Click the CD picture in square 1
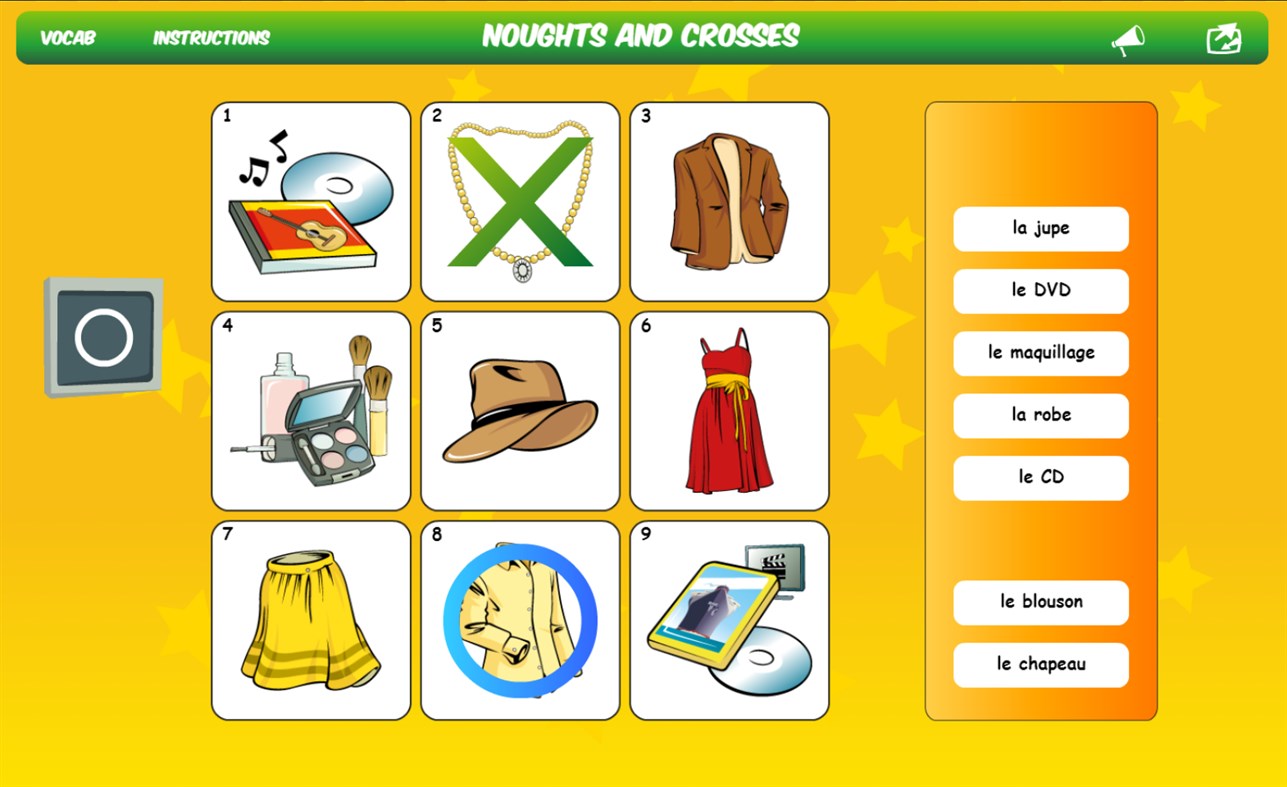 pos(310,200)
